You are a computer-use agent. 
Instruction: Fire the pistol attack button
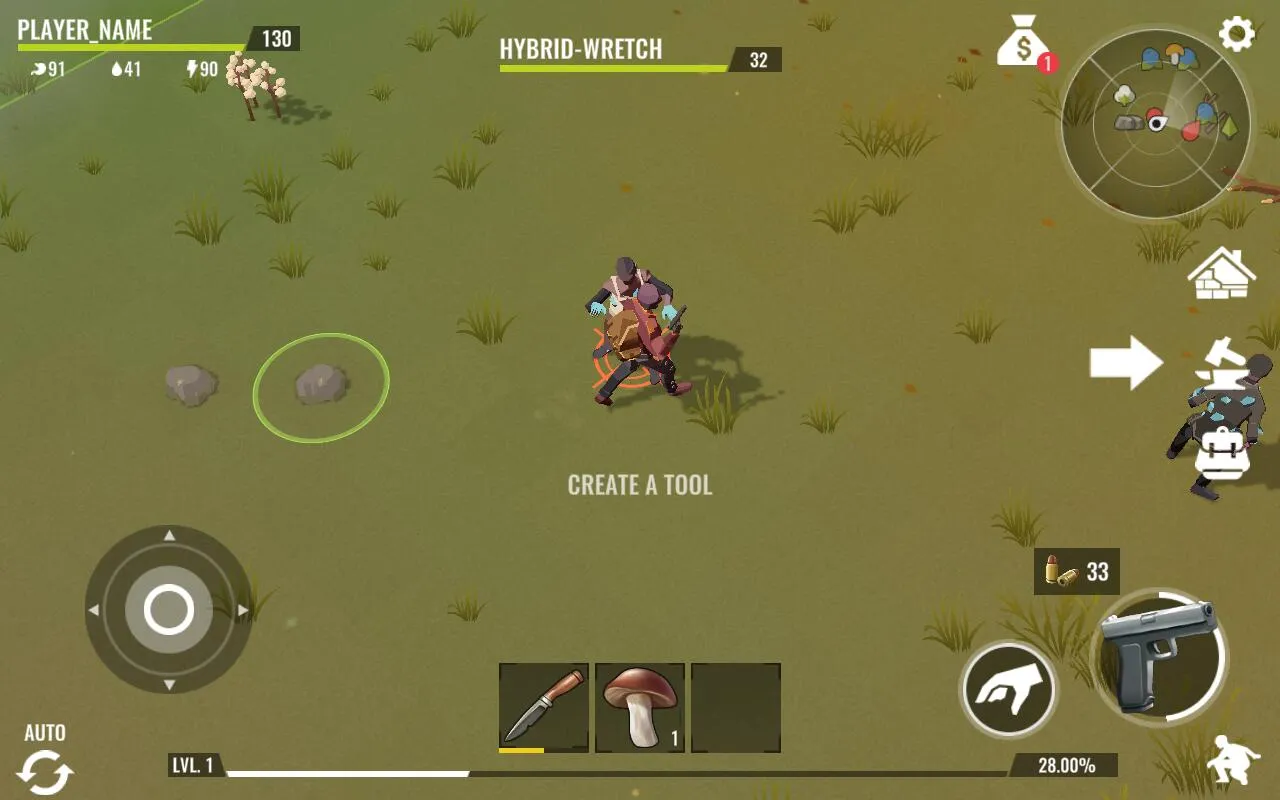[x=1160, y=655]
